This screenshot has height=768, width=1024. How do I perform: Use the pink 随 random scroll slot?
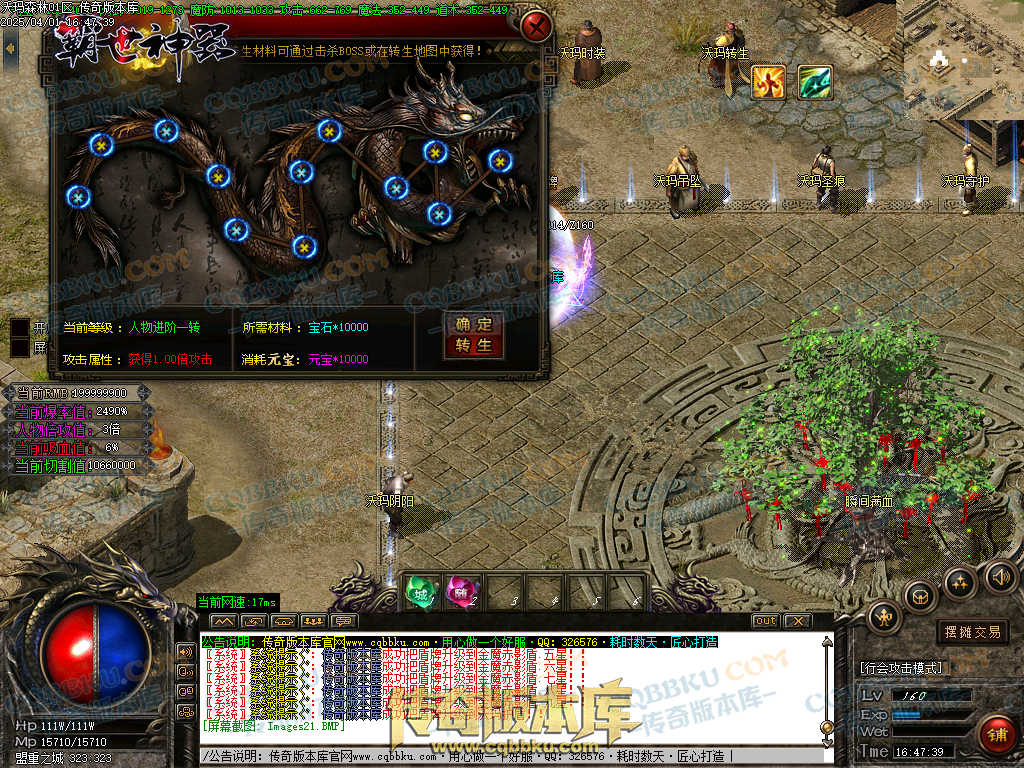coord(461,592)
